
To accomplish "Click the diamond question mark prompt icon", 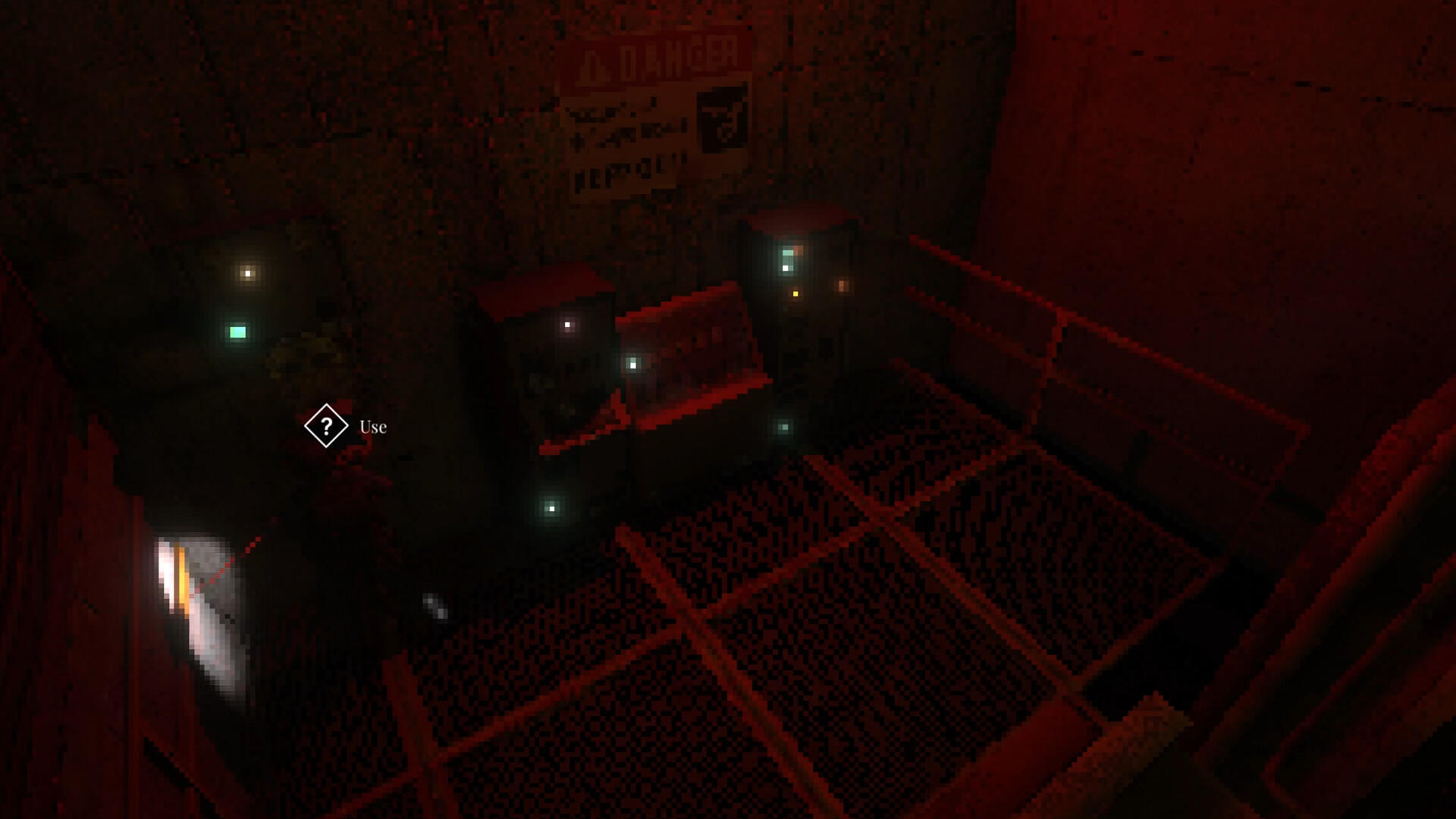I will pos(326,426).
